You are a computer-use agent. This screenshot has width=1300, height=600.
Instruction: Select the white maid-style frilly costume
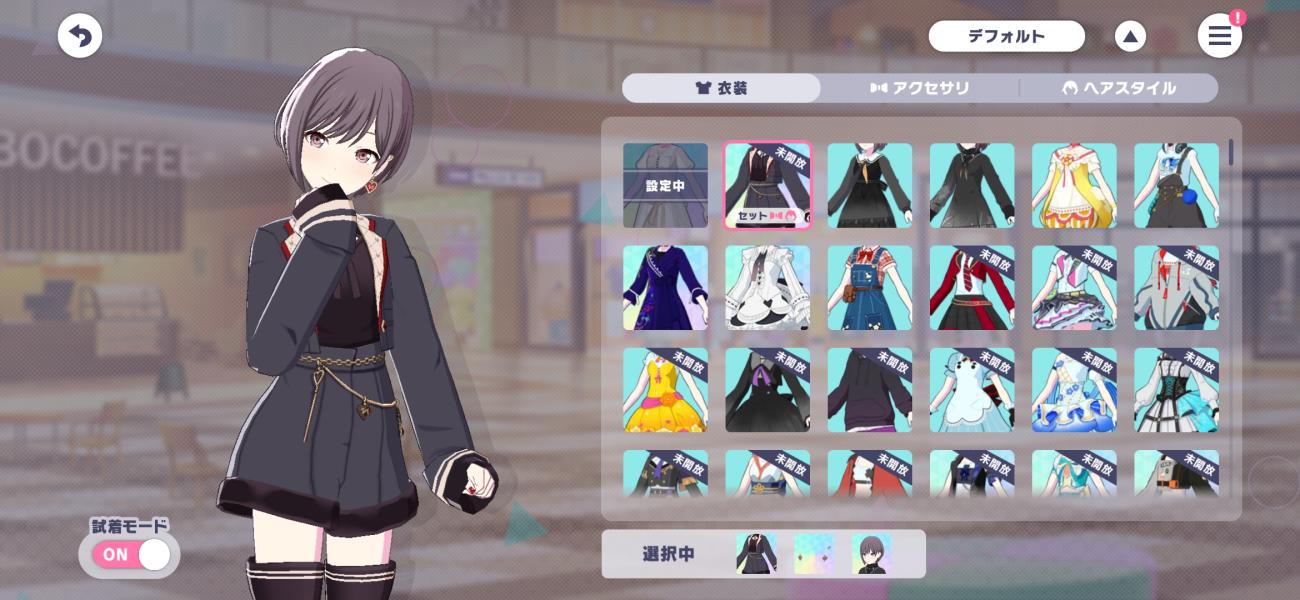pyautogui.click(x=767, y=288)
